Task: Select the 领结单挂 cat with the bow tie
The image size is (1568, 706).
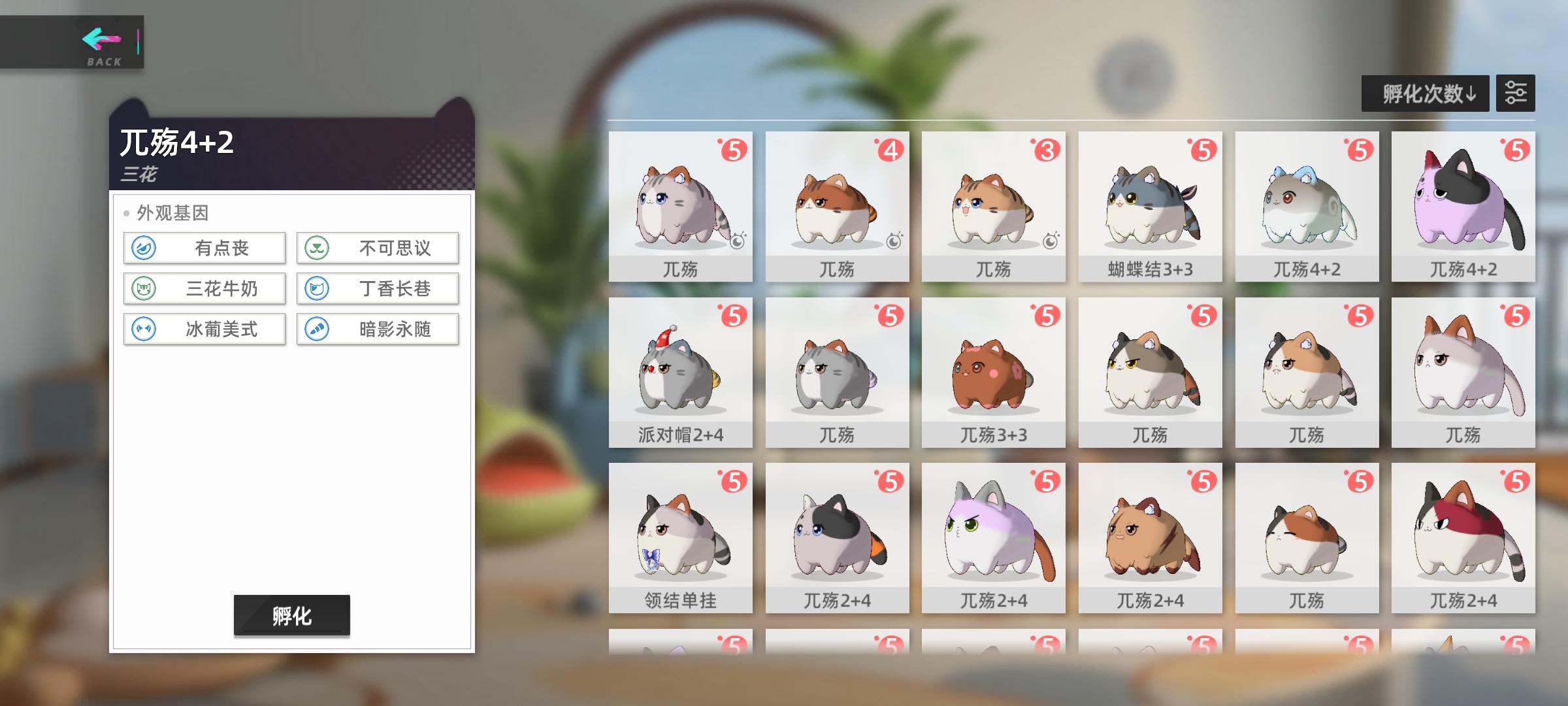Action: 680,536
